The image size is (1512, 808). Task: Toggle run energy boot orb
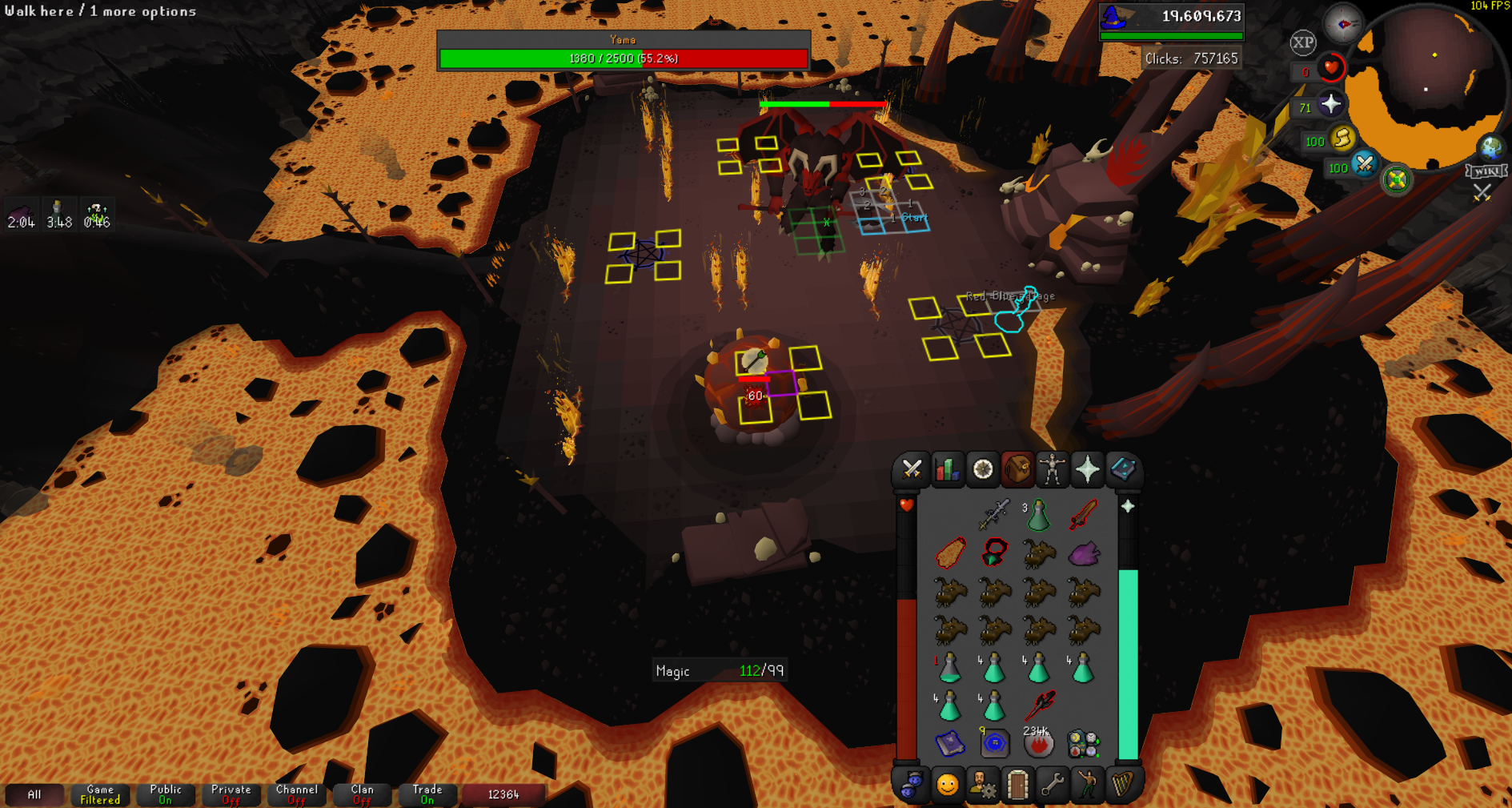pyautogui.click(x=1342, y=139)
